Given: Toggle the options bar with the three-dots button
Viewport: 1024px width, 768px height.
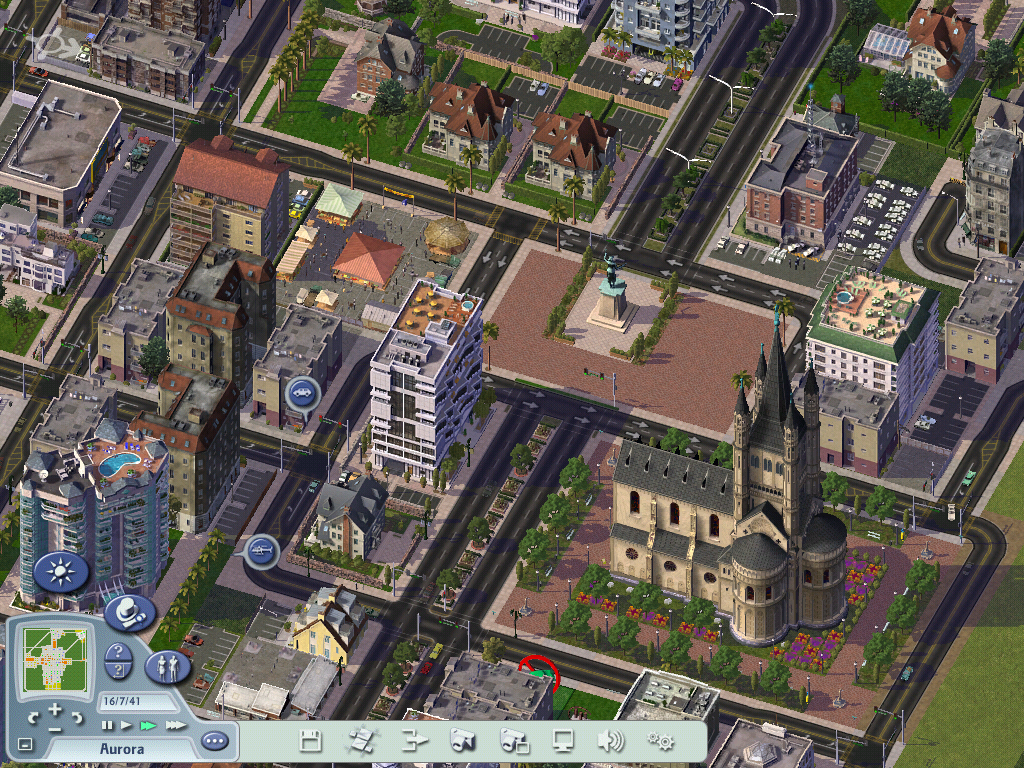Looking at the screenshot, I should click(214, 742).
